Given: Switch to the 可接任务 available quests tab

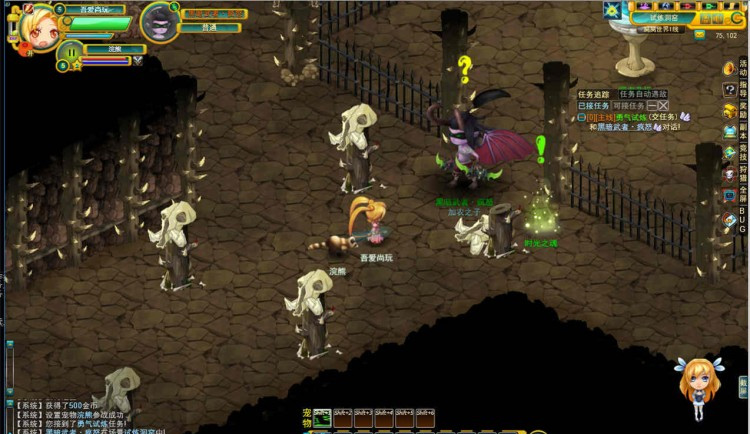Looking at the screenshot, I should tap(625, 105).
